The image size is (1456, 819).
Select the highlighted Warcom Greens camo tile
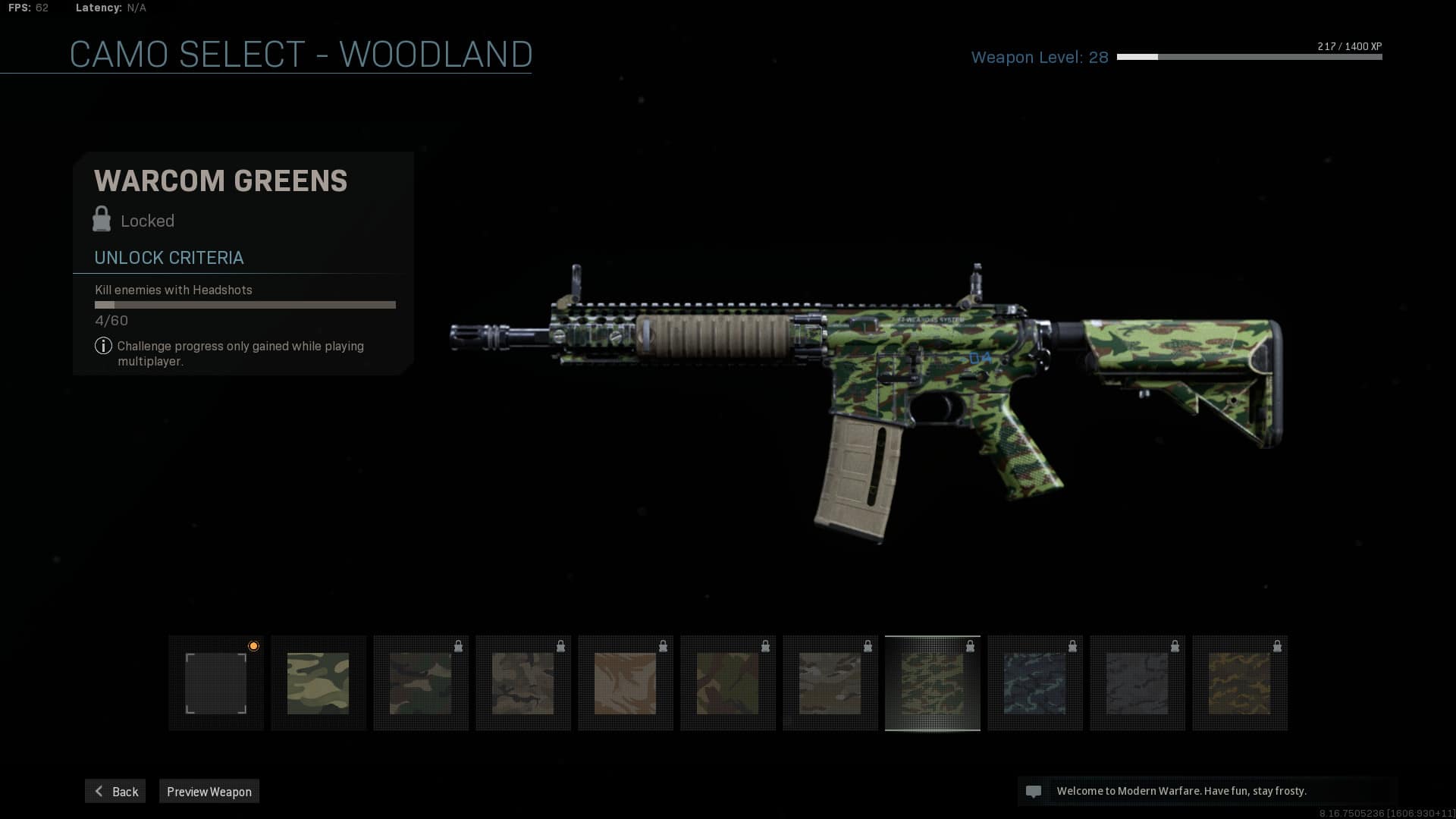pos(933,683)
